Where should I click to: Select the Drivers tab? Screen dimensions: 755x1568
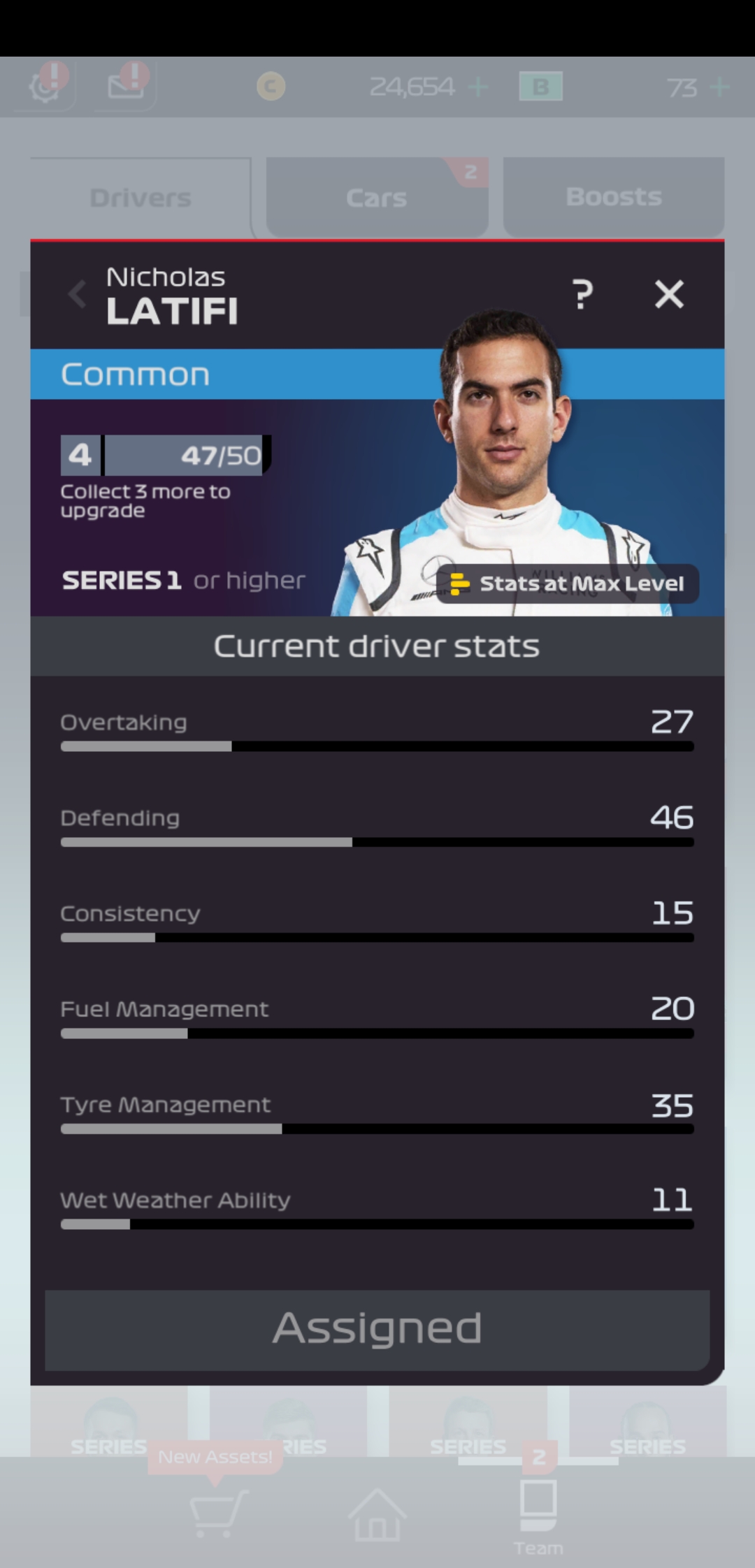[141, 198]
